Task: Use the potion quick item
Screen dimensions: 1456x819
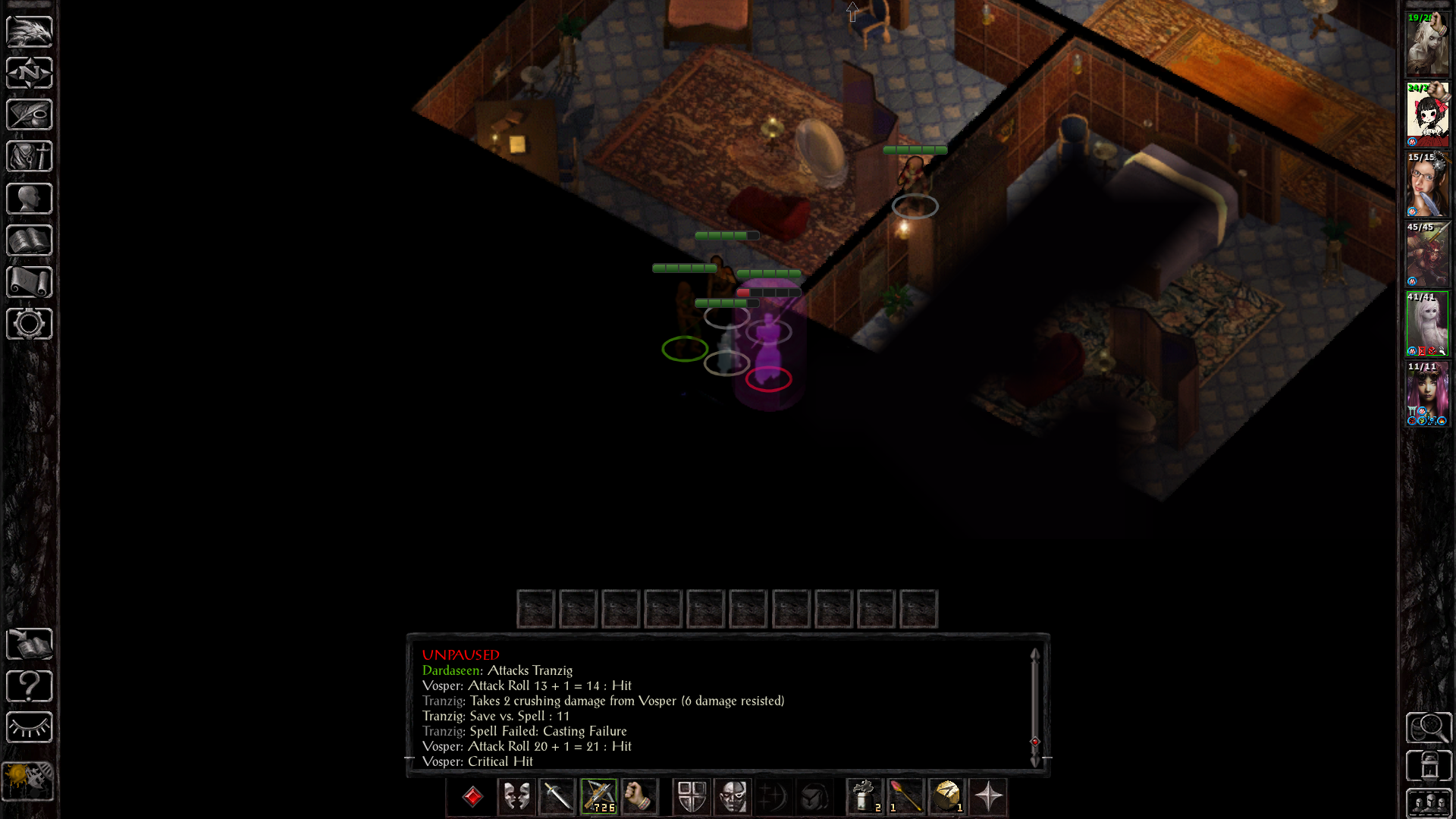Action: (x=864, y=796)
